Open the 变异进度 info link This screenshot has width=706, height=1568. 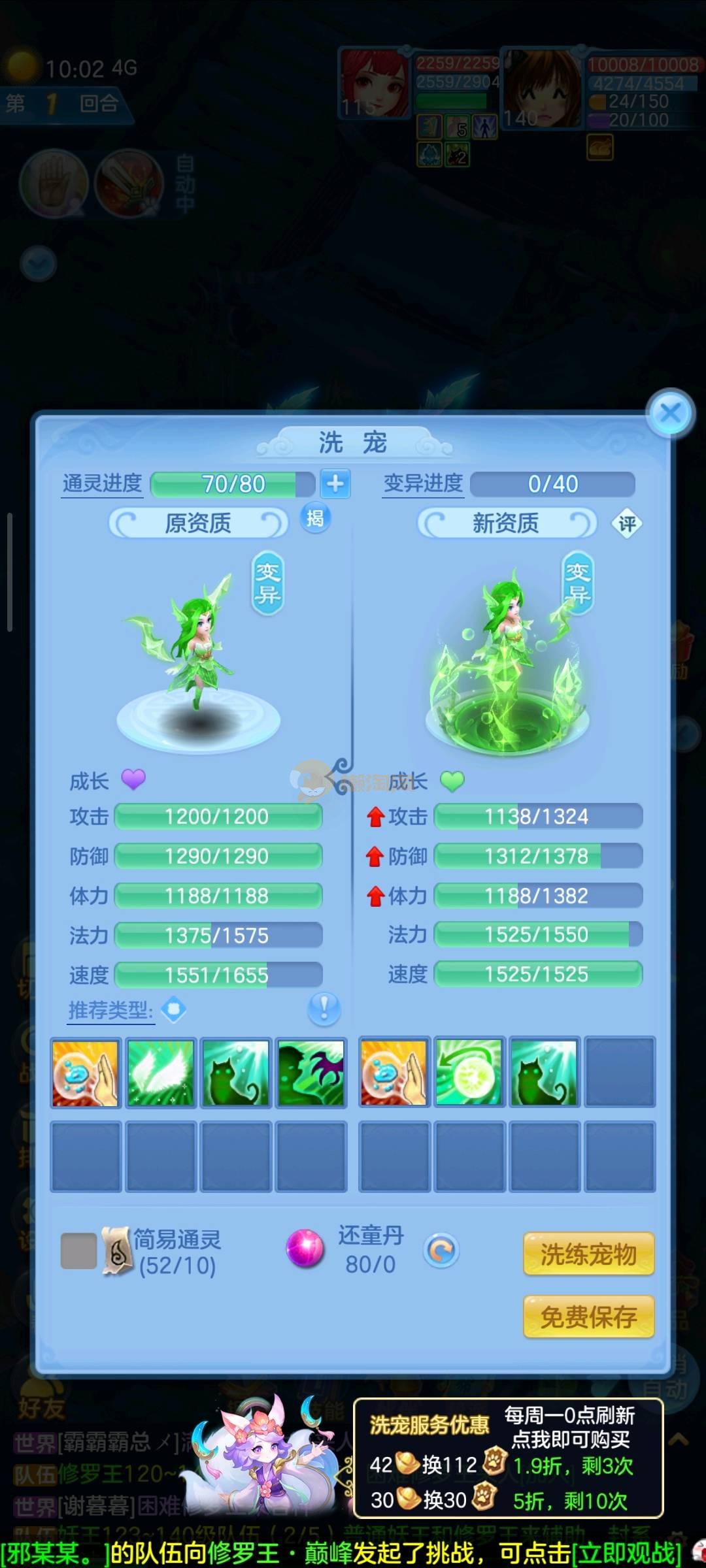(423, 484)
